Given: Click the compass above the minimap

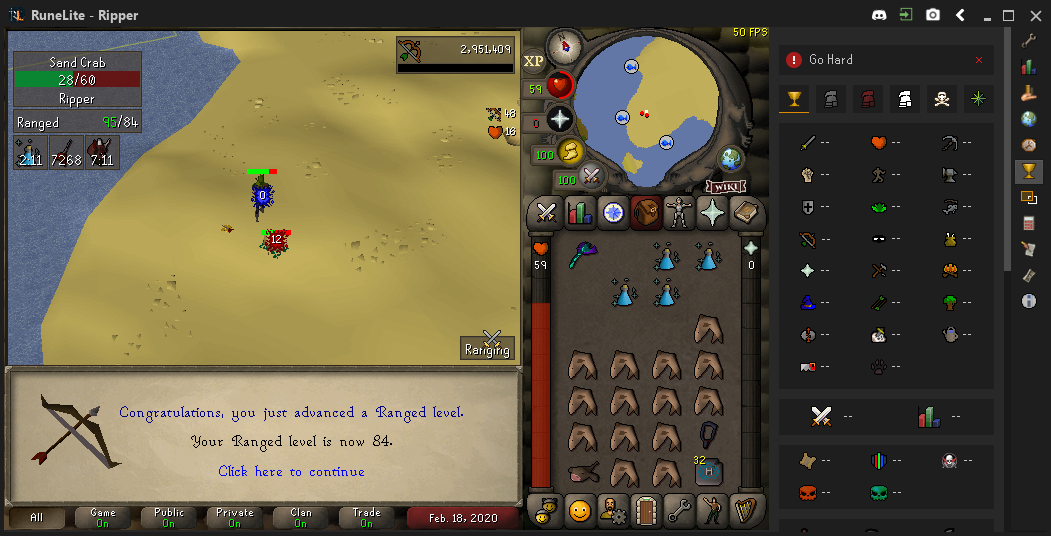Looking at the screenshot, I should 566,44.
